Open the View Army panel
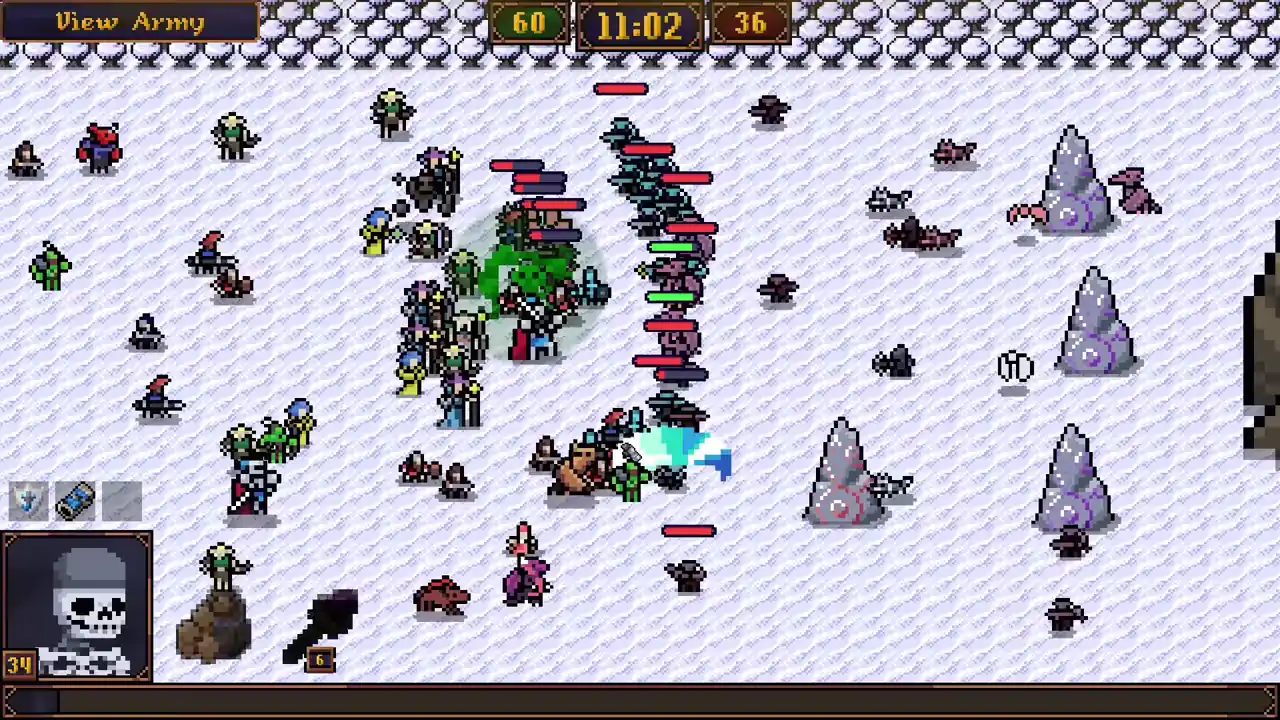This screenshot has height=720, width=1280. coord(130,22)
